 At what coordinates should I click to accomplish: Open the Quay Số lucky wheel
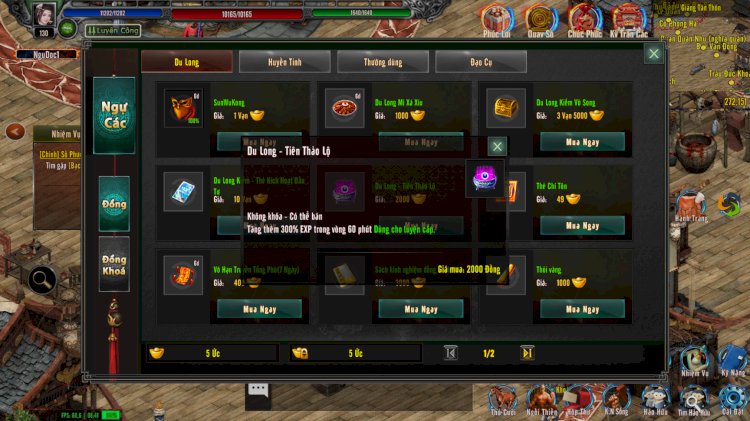click(x=540, y=17)
